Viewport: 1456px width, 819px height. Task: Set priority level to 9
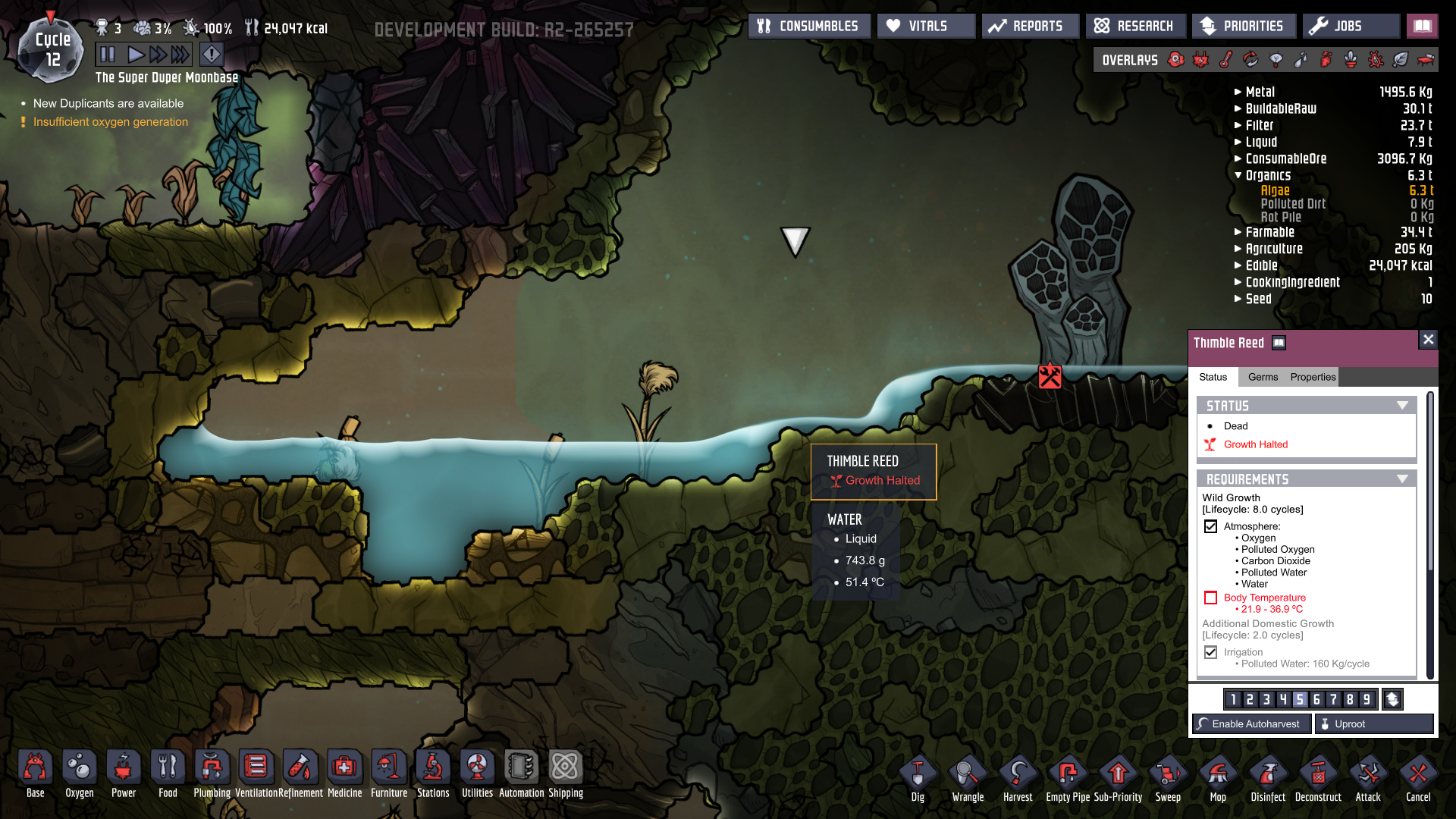[x=1367, y=699]
